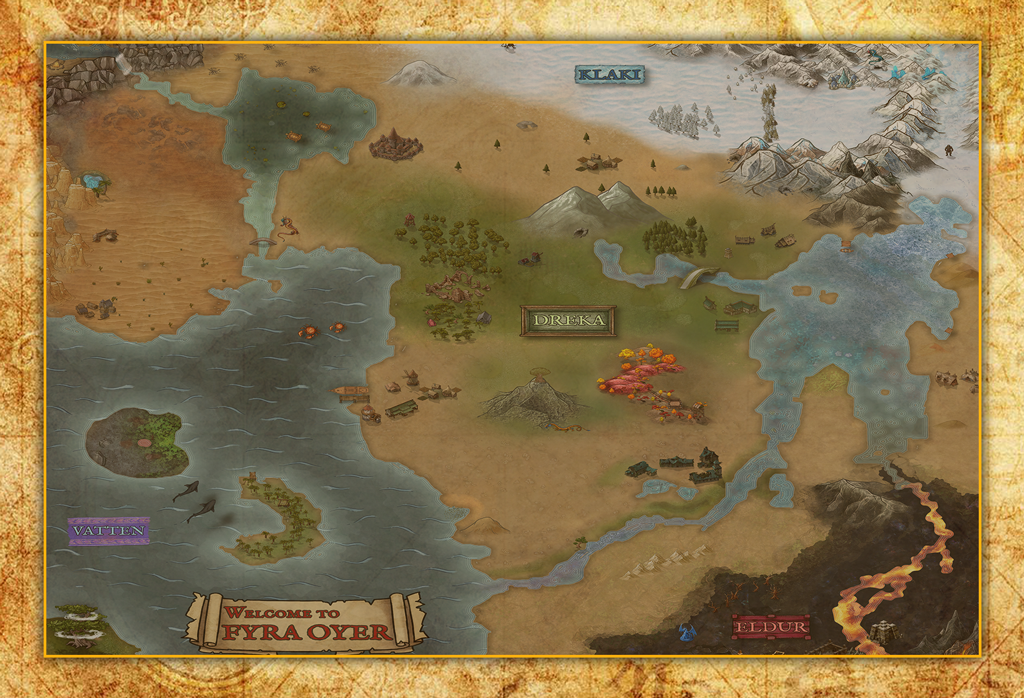Enter the Eldur region label
The height and width of the screenshot is (698, 1024).
coord(770,627)
